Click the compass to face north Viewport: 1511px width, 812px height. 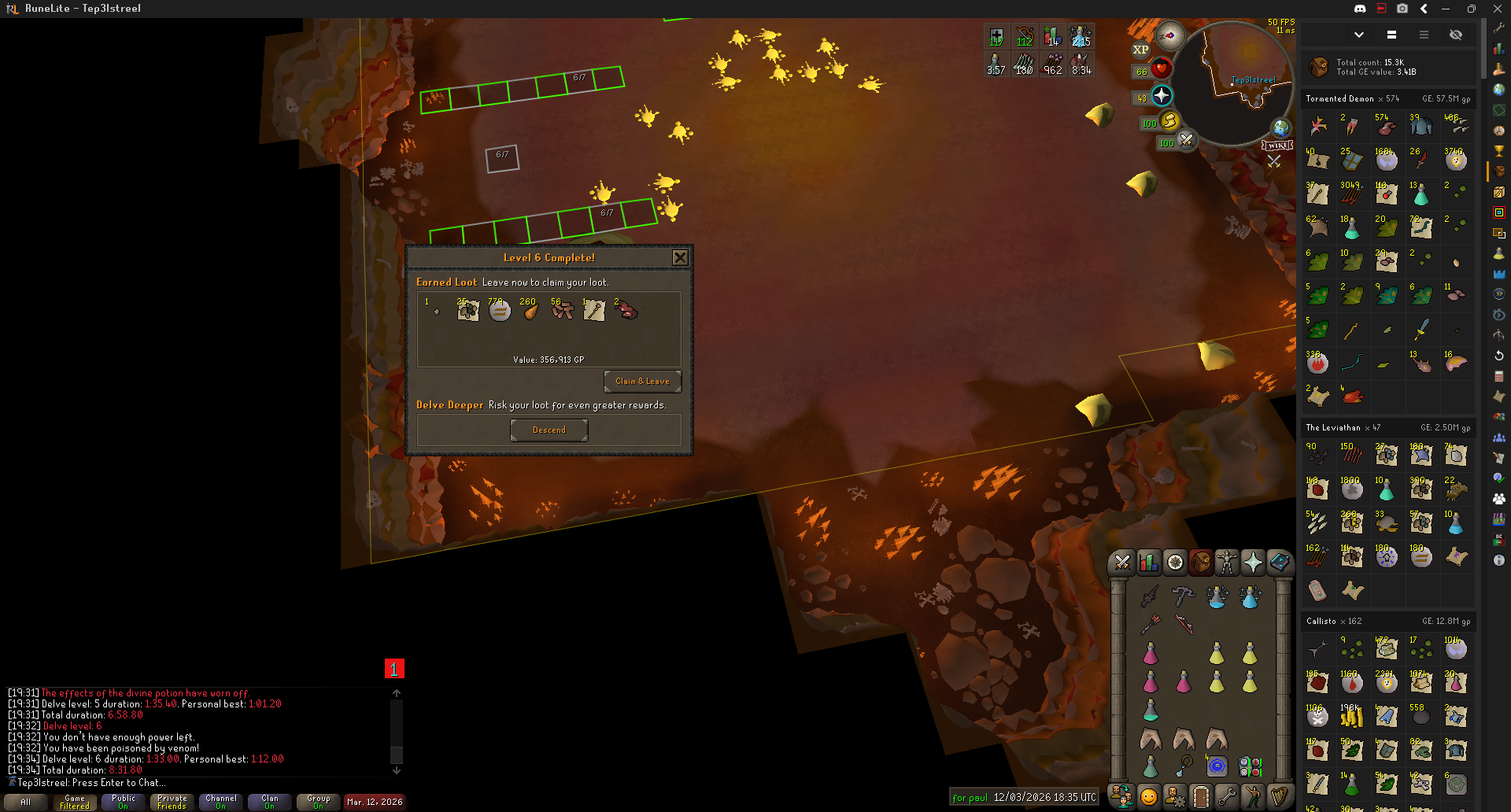click(1169, 35)
